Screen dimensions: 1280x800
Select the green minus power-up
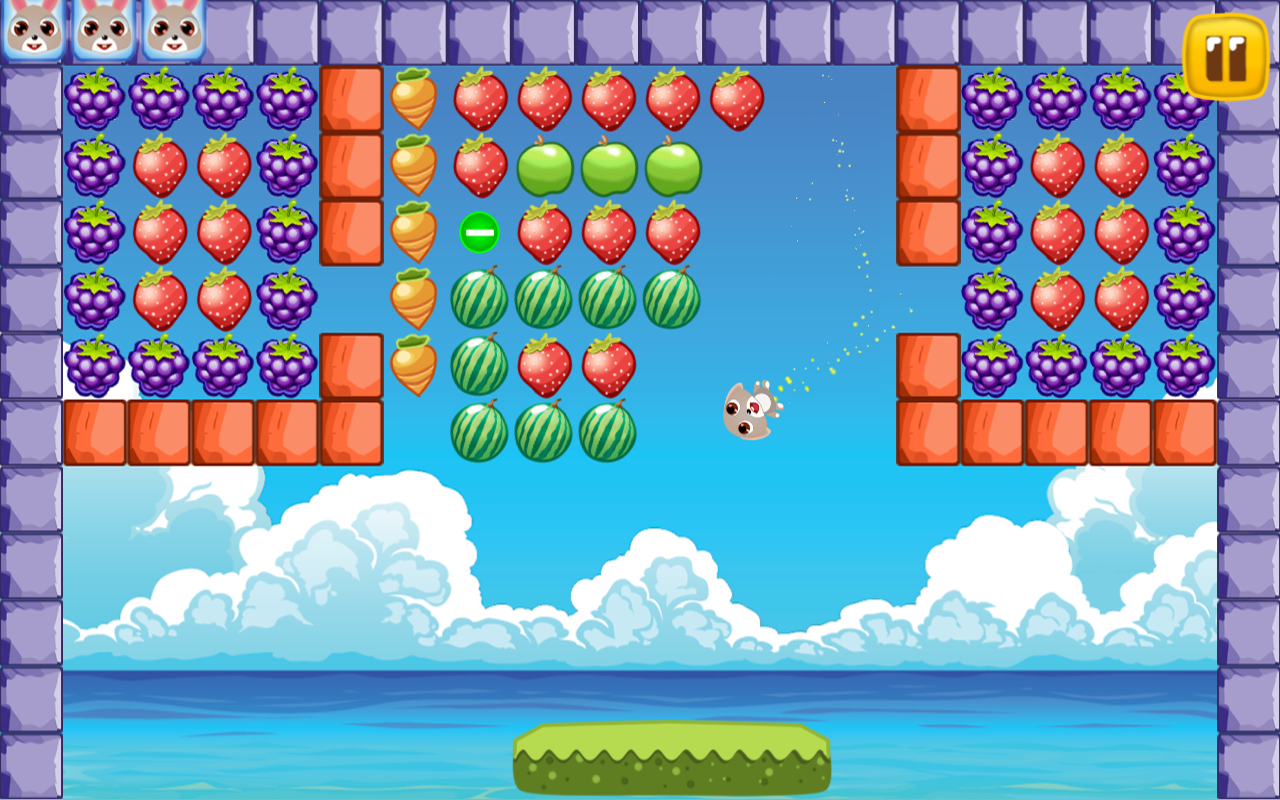479,233
